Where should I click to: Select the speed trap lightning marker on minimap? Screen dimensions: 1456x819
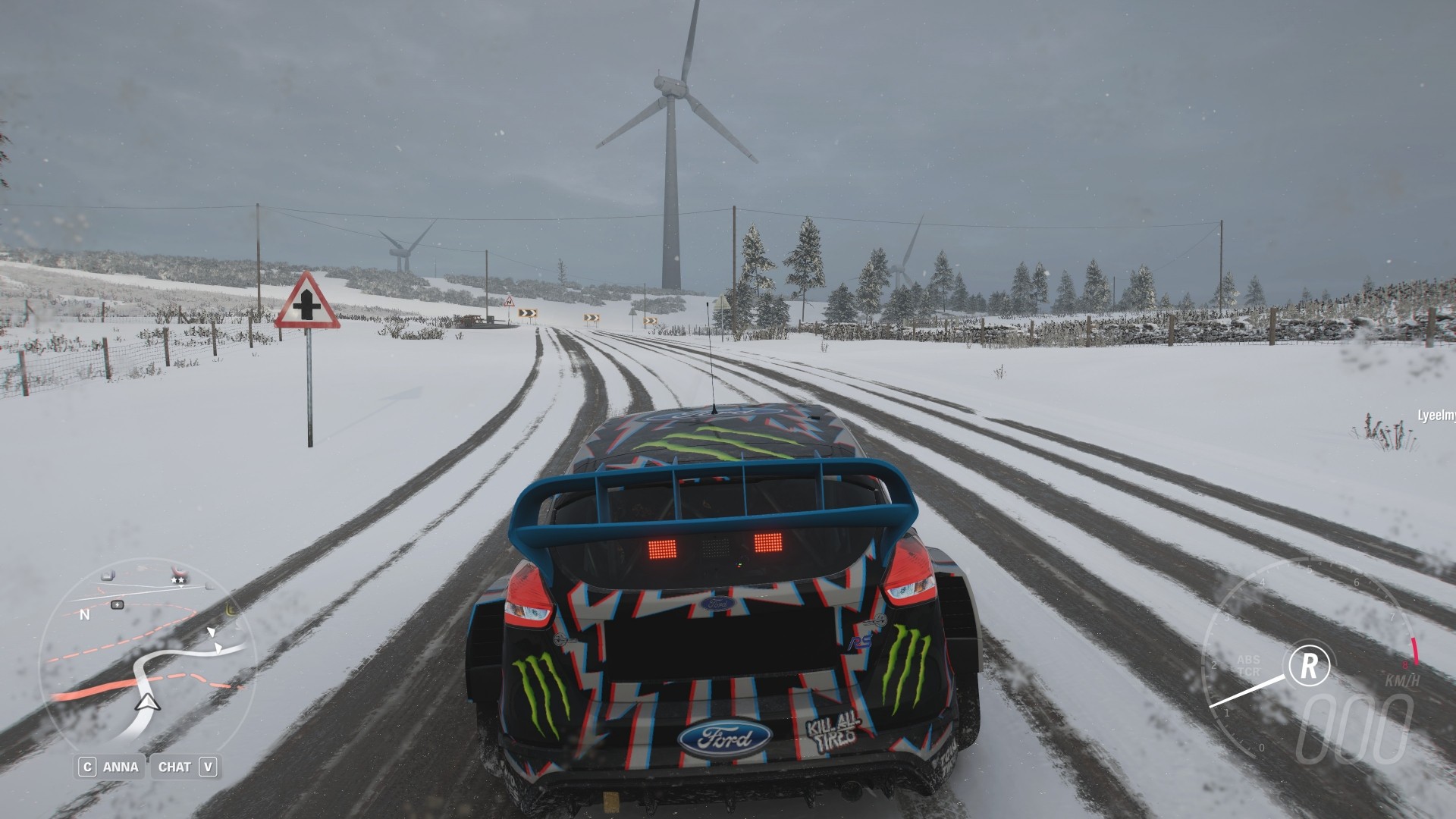118,604
